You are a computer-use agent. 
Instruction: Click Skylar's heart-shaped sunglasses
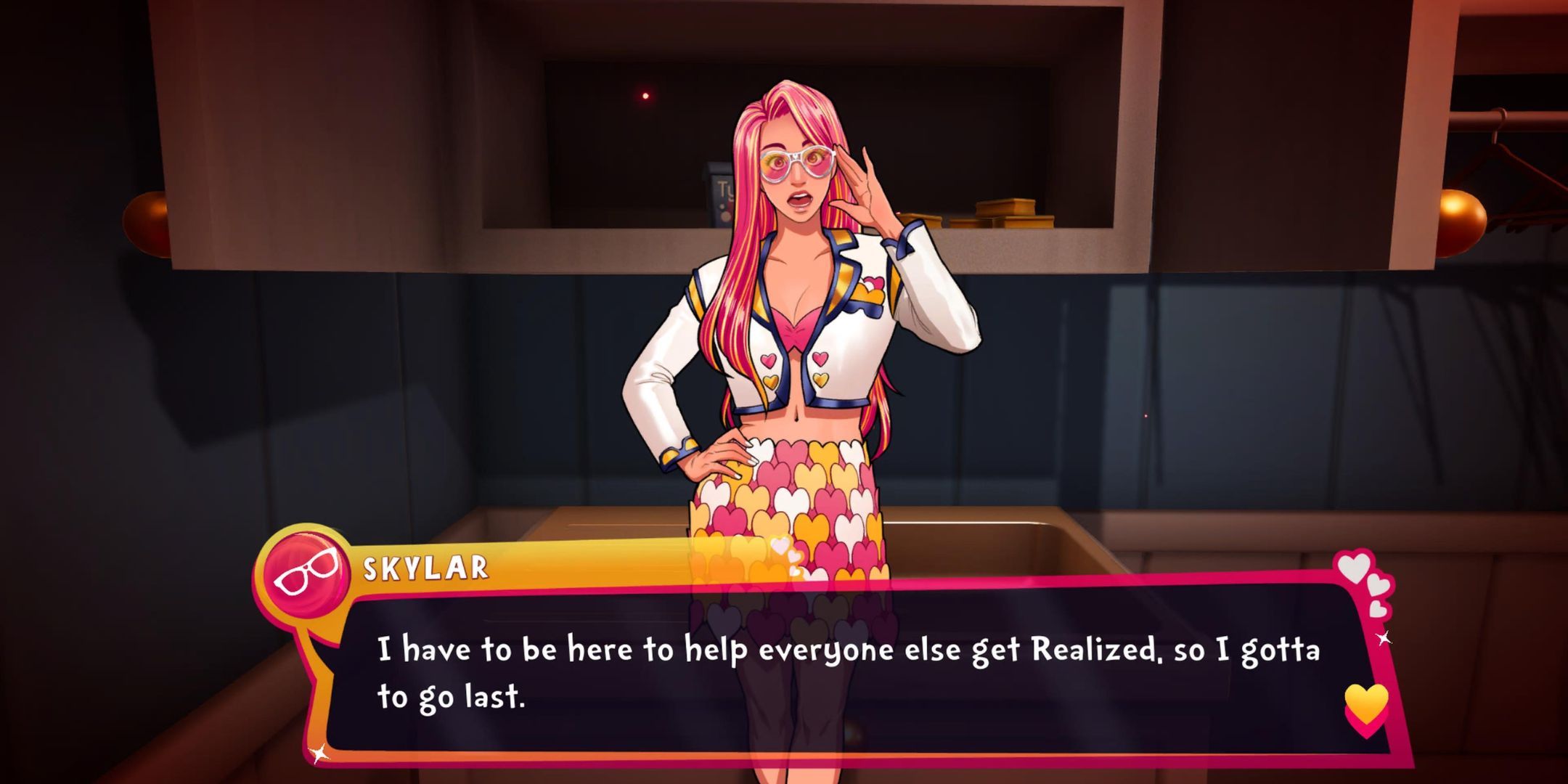799,161
